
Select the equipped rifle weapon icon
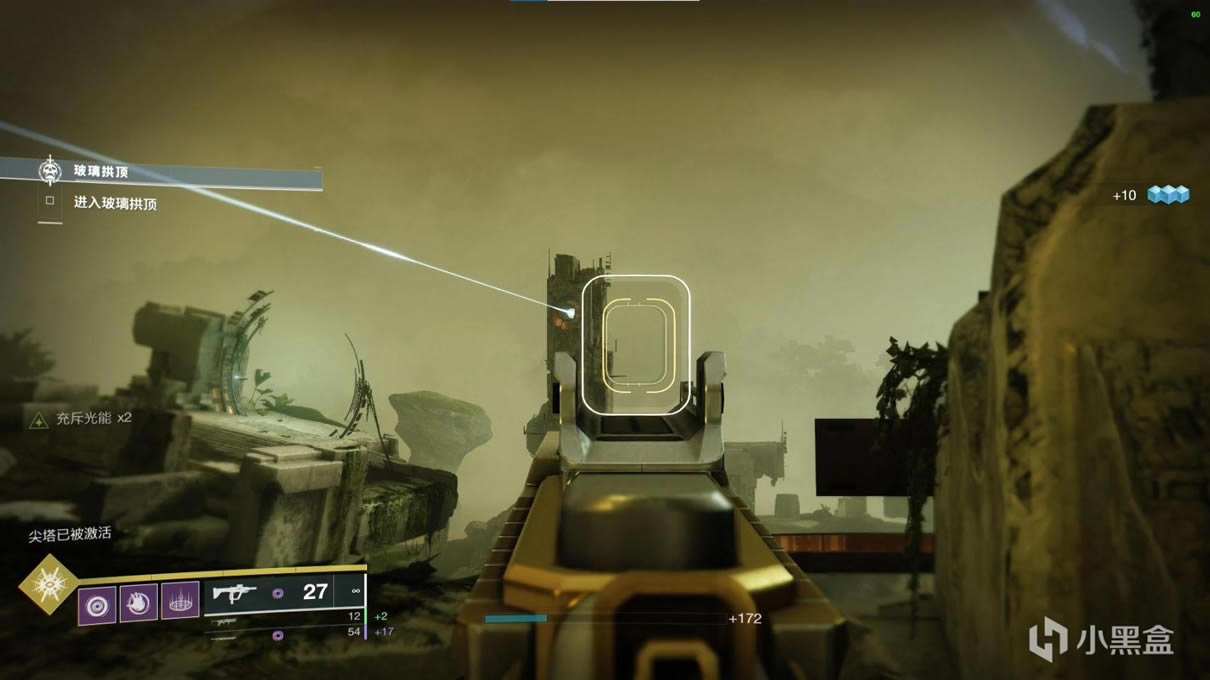(x=235, y=593)
